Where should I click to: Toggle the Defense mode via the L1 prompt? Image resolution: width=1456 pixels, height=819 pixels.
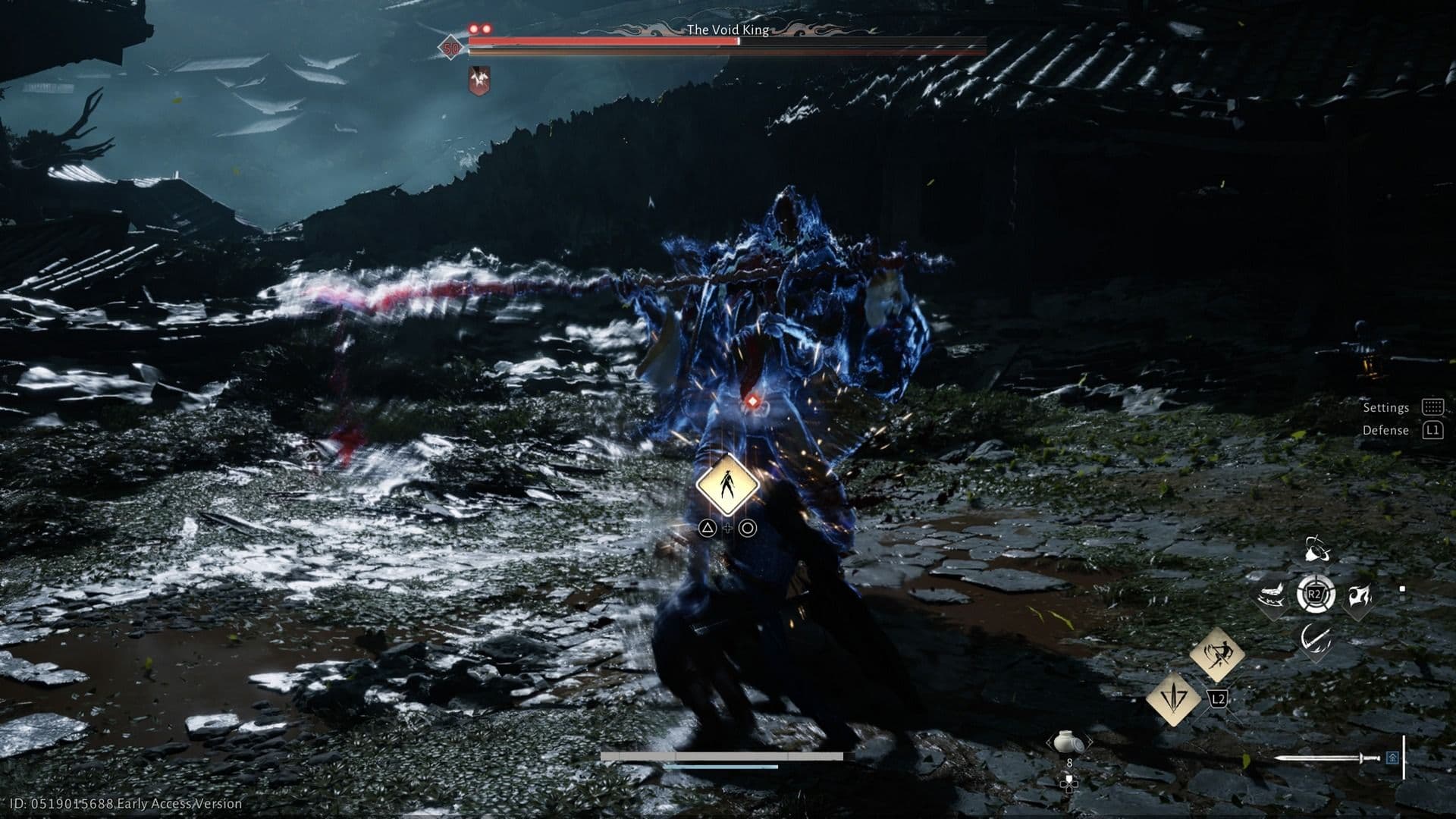pyautogui.click(x=1432, y=430)
